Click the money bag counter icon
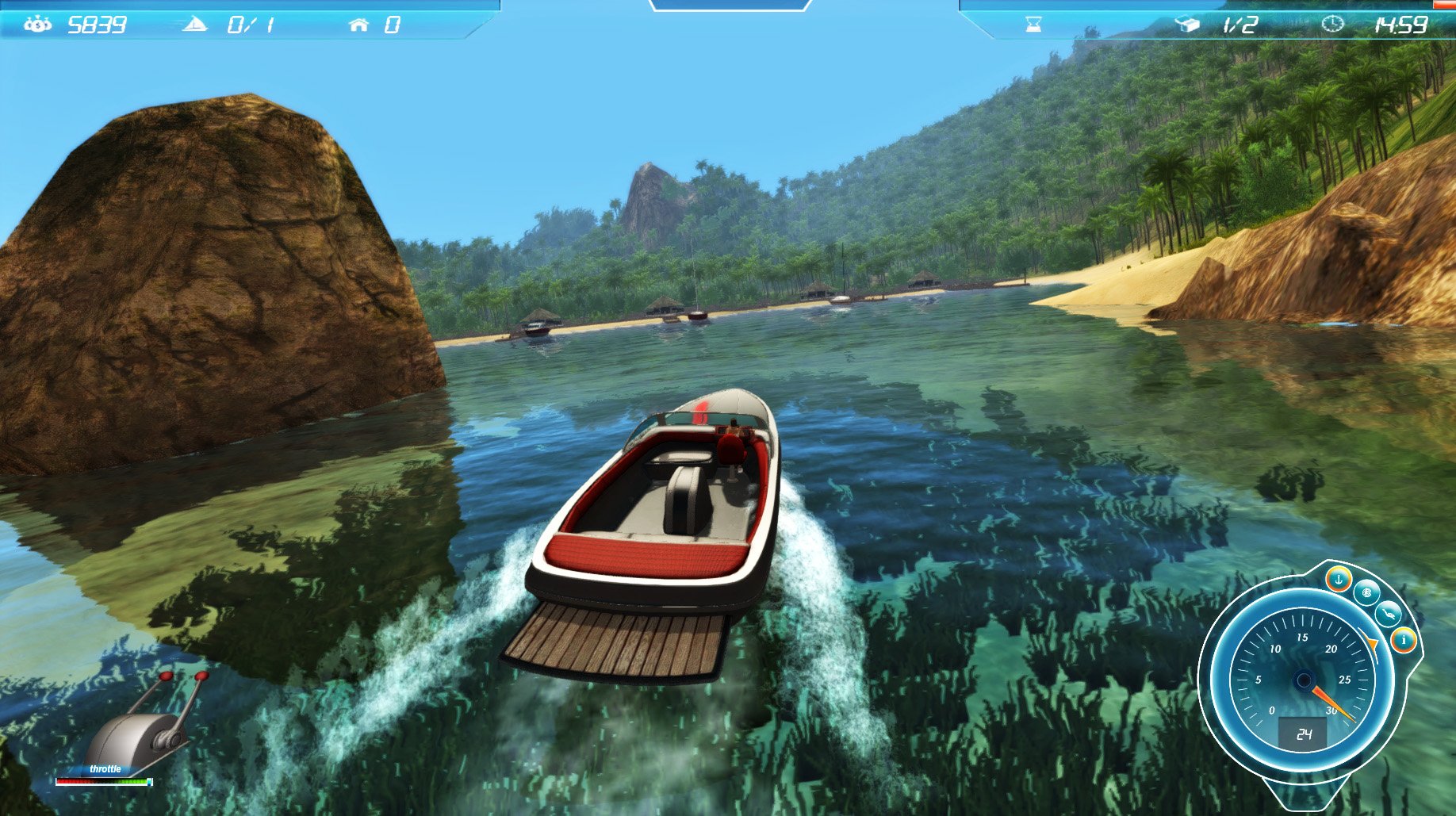Viewport: 1456px width, 816px height. tap(38, 25)
